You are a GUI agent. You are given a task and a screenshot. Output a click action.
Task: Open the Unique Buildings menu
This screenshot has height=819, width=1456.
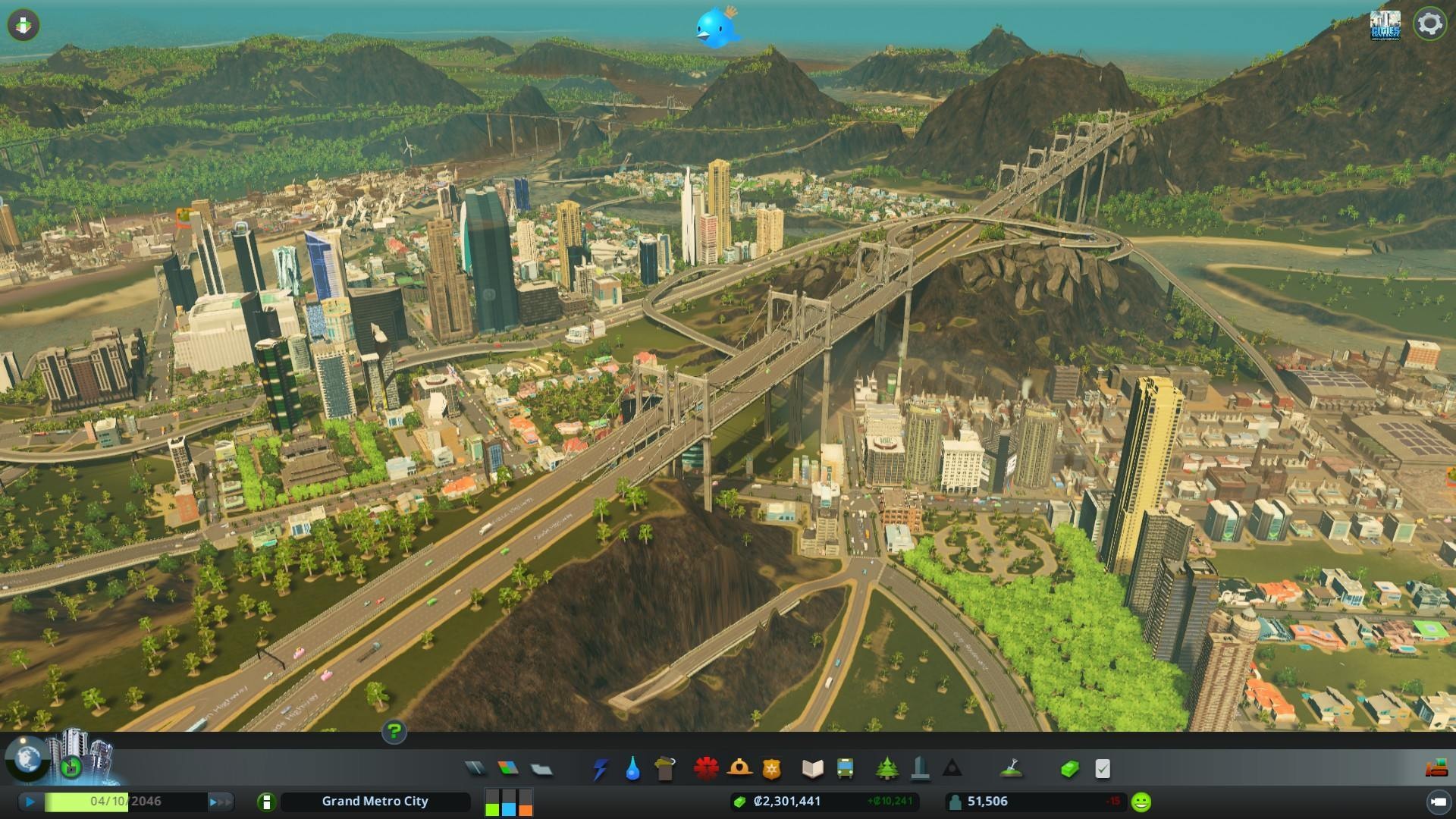pyautogui.click(x=920, y=769)
